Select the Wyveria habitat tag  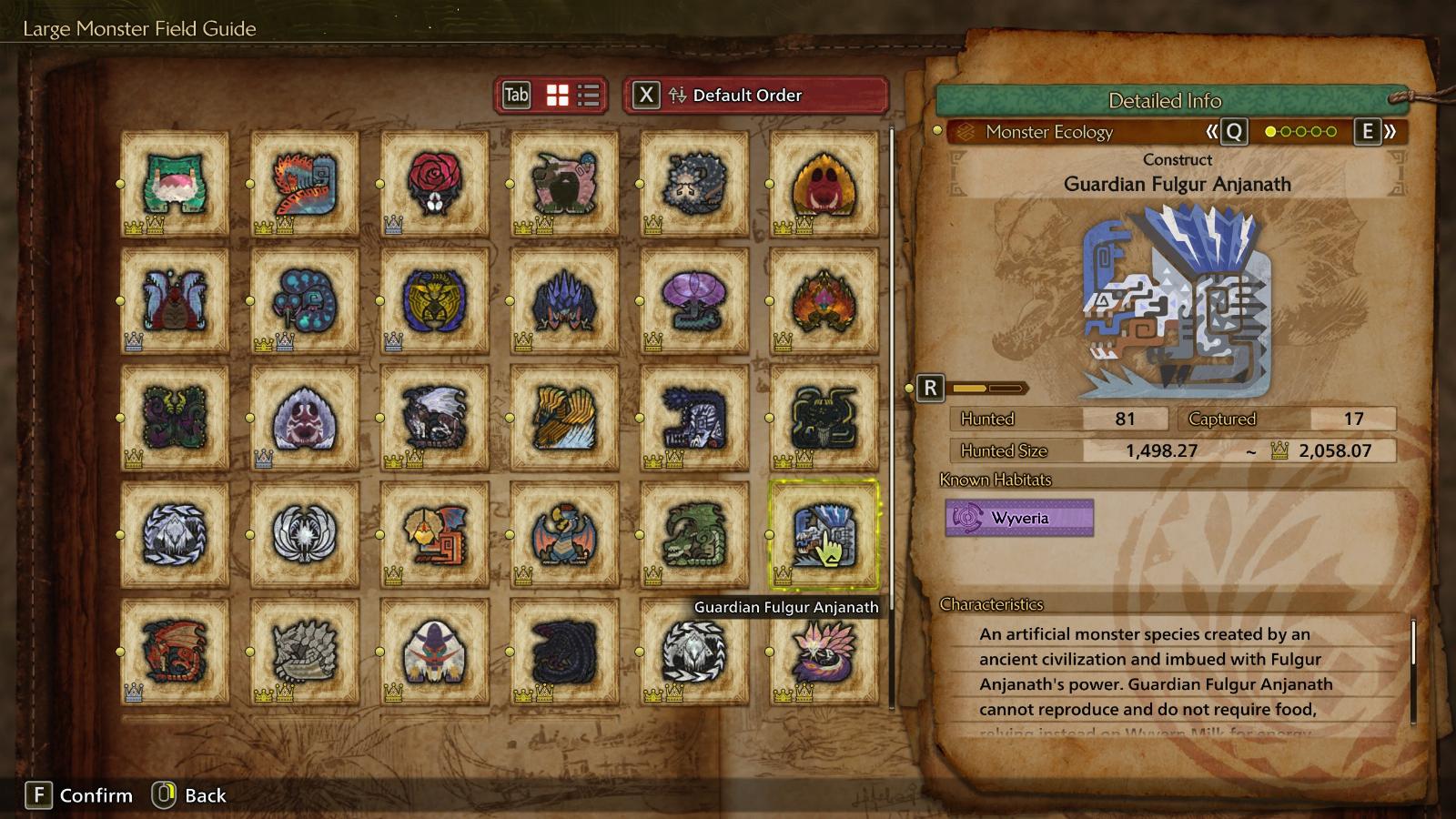1019,518
